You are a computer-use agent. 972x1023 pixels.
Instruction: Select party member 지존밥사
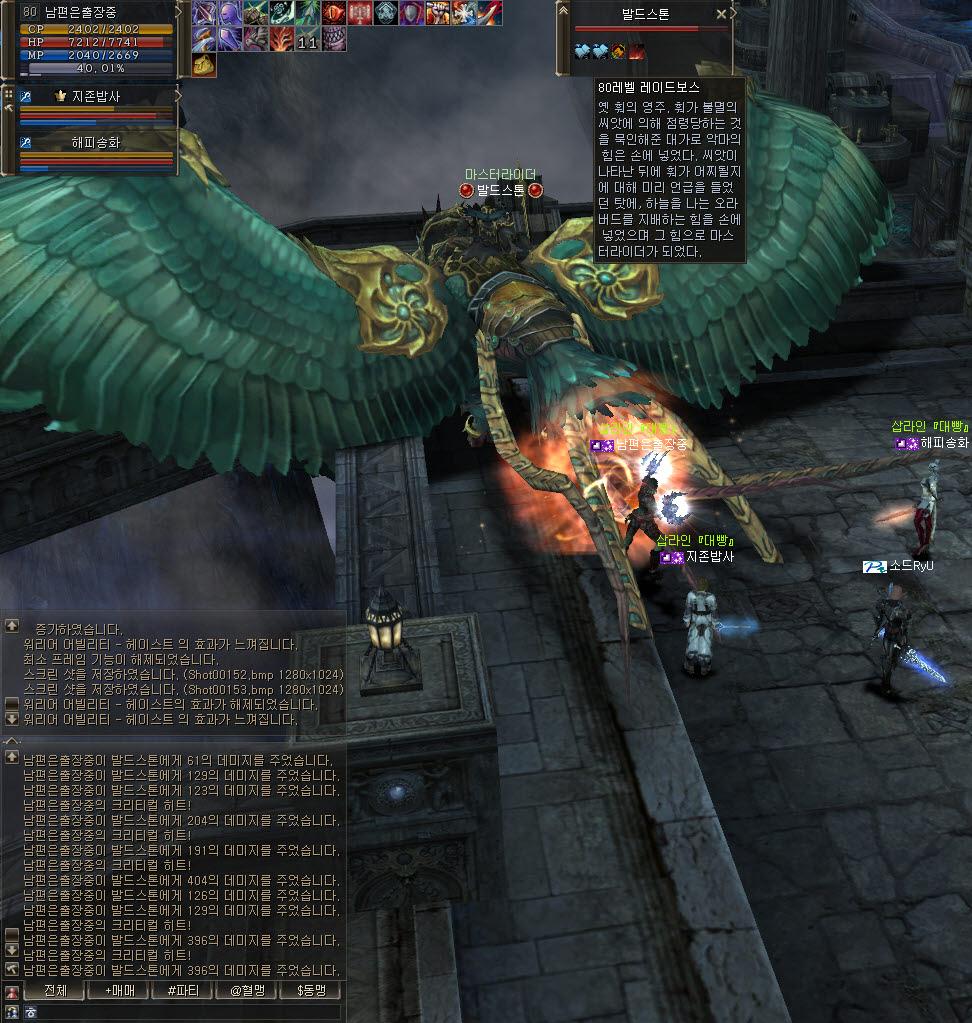tap(96, 96)
